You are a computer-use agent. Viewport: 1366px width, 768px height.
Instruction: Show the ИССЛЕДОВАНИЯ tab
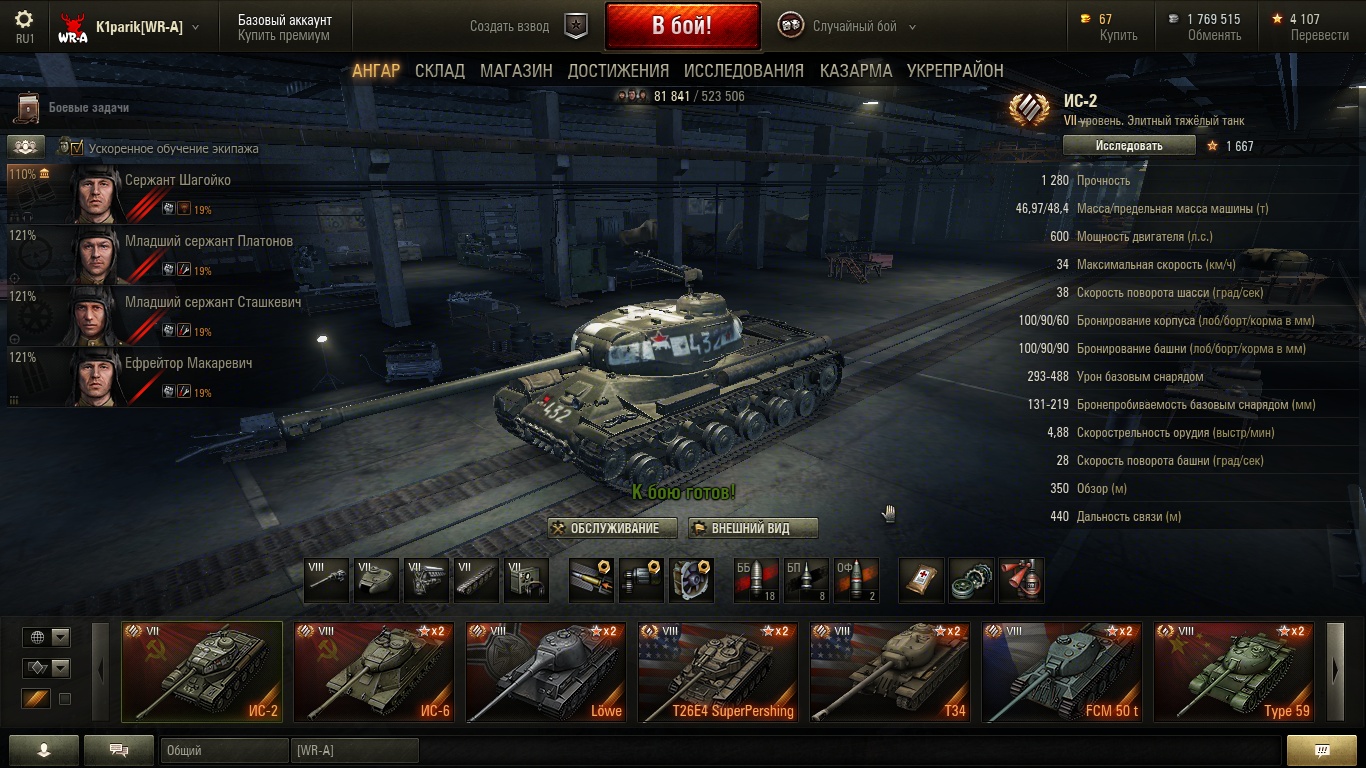[x=744, y=71]
